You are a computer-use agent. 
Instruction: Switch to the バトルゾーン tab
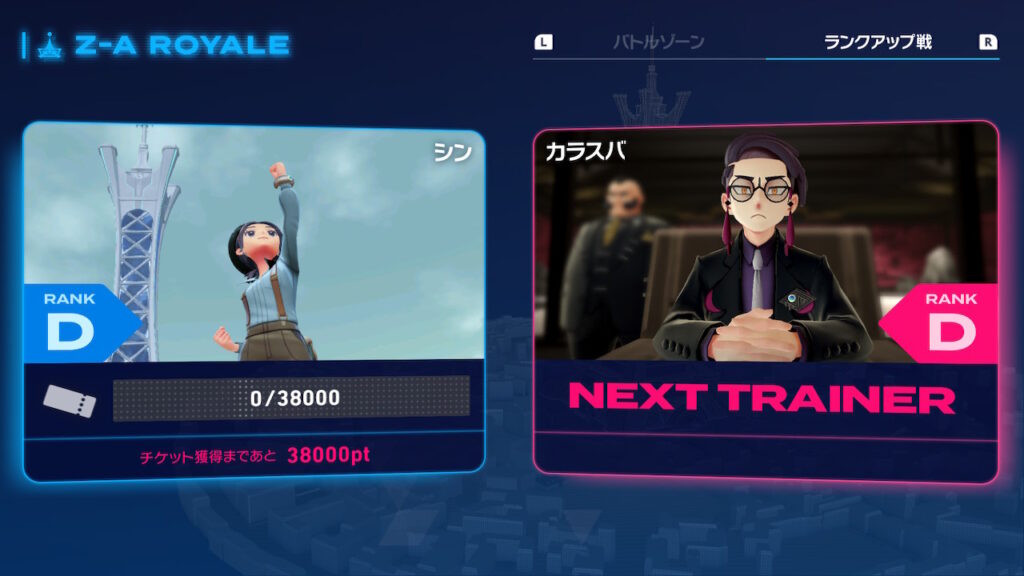point(658,43)
